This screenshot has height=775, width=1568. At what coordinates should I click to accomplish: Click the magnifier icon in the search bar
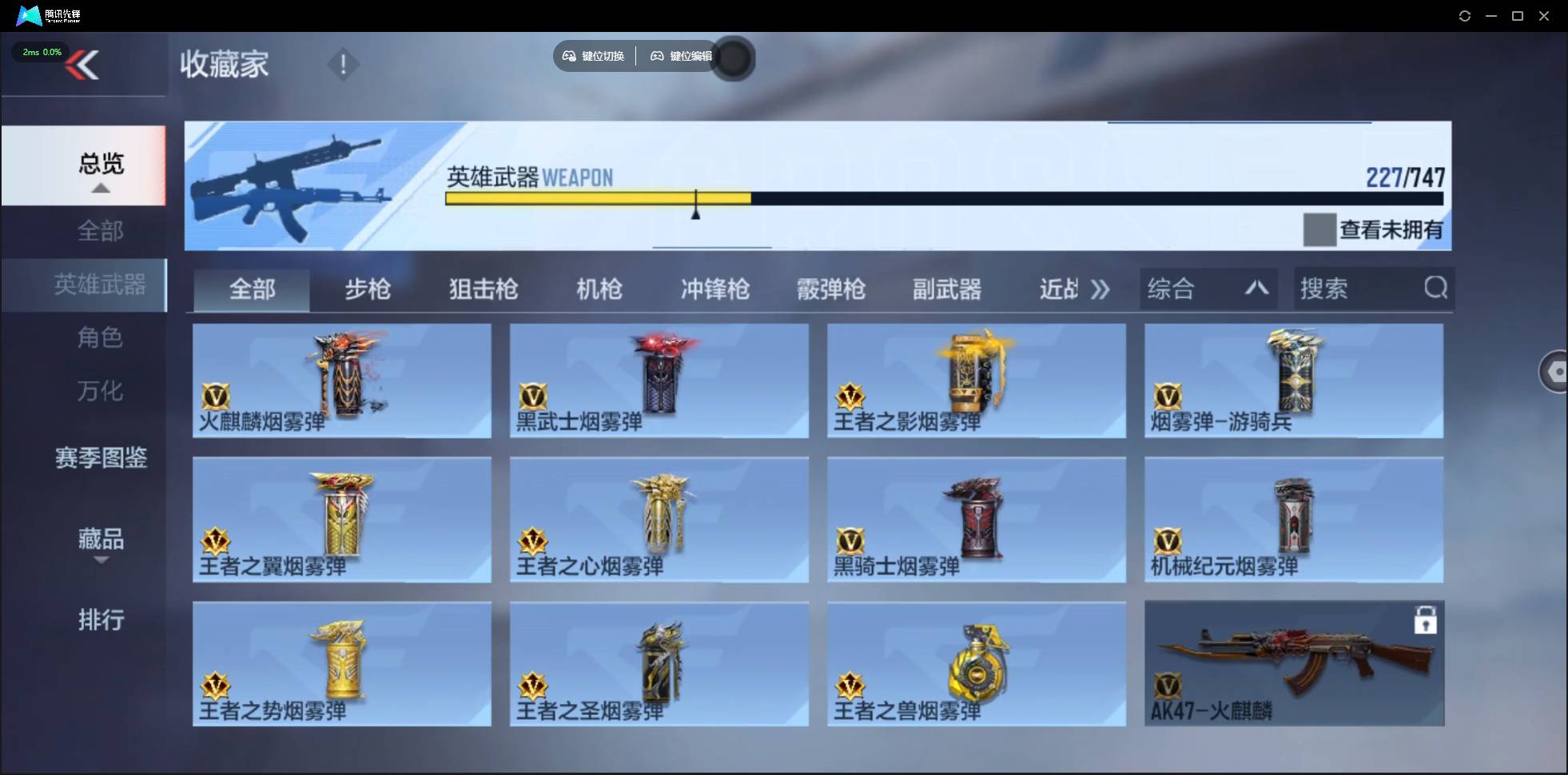coord(1436,288)
